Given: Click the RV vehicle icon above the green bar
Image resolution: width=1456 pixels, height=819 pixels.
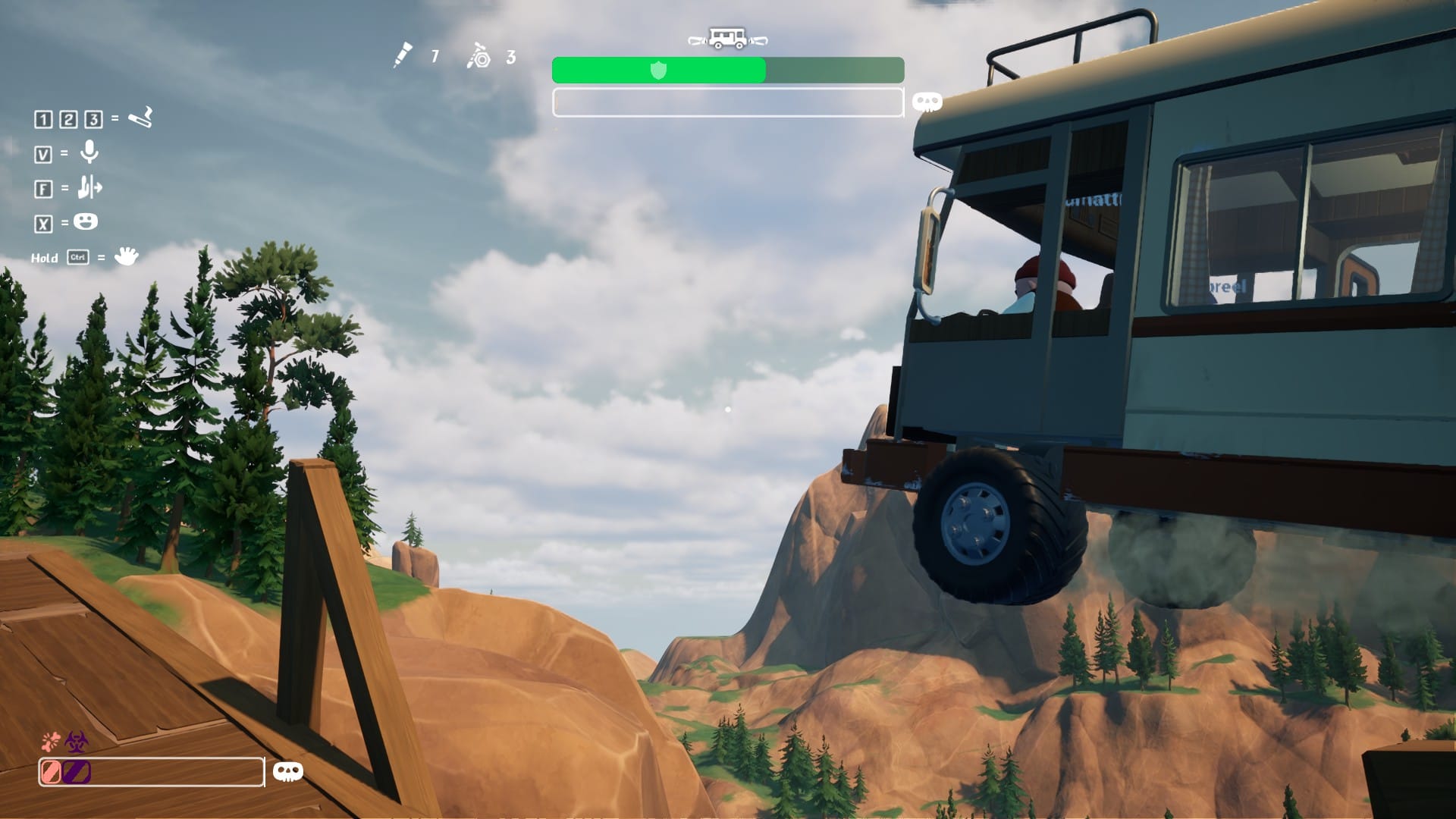Looking at the screenshot, I should point(727,39).
